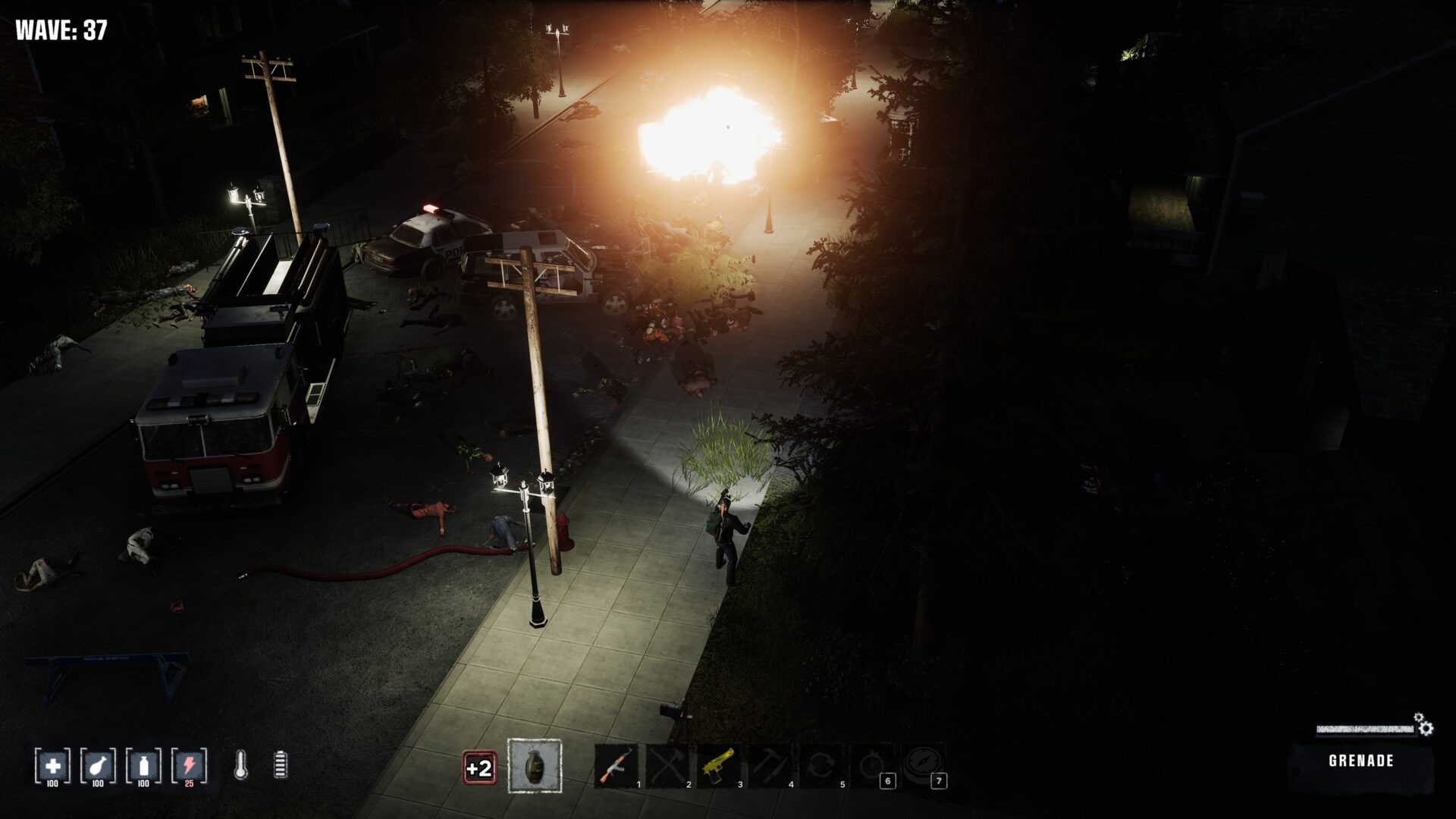The image size is (1456, 819).
Task: Open the gears settings icon
Action: [x=1424, y=726]
